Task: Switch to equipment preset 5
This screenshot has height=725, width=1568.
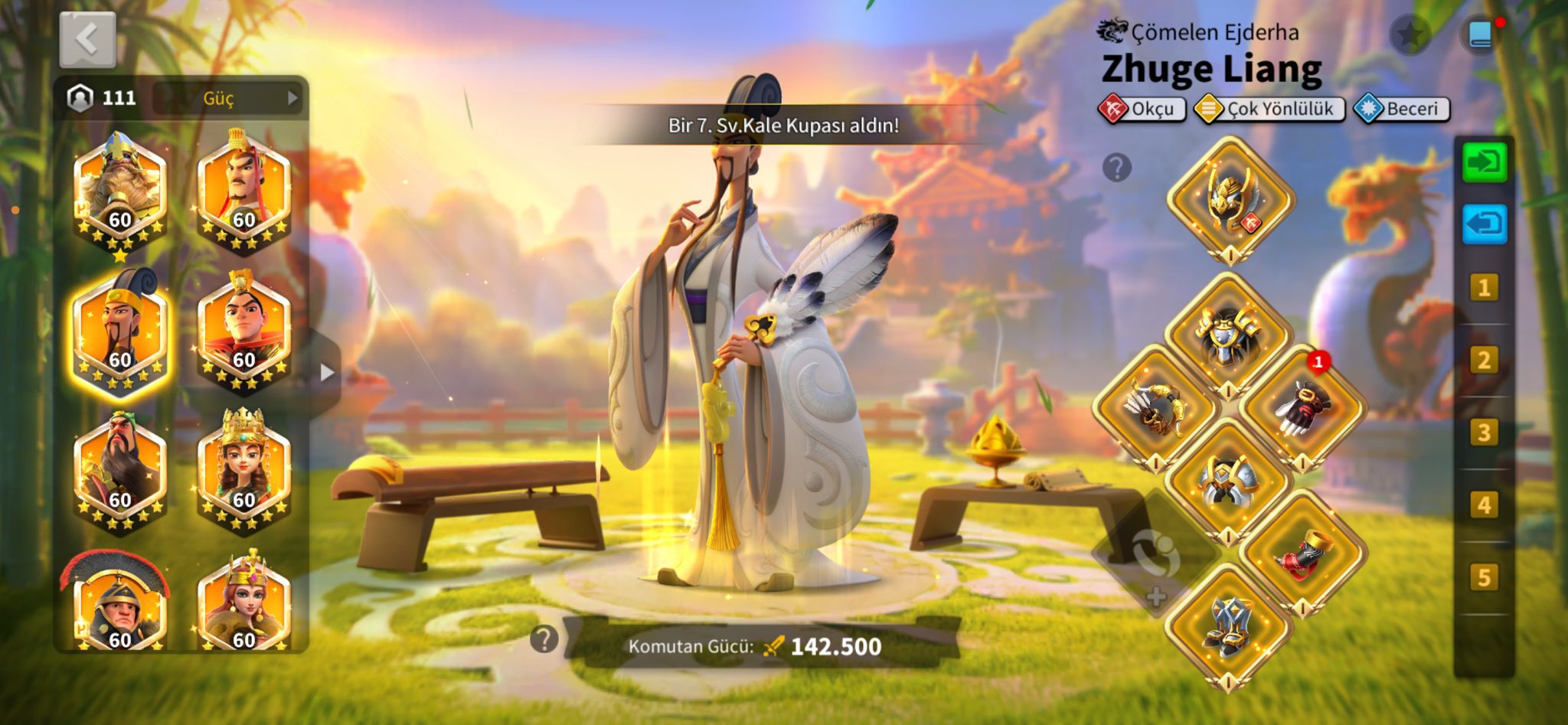Action: [x=1483, y=577]
